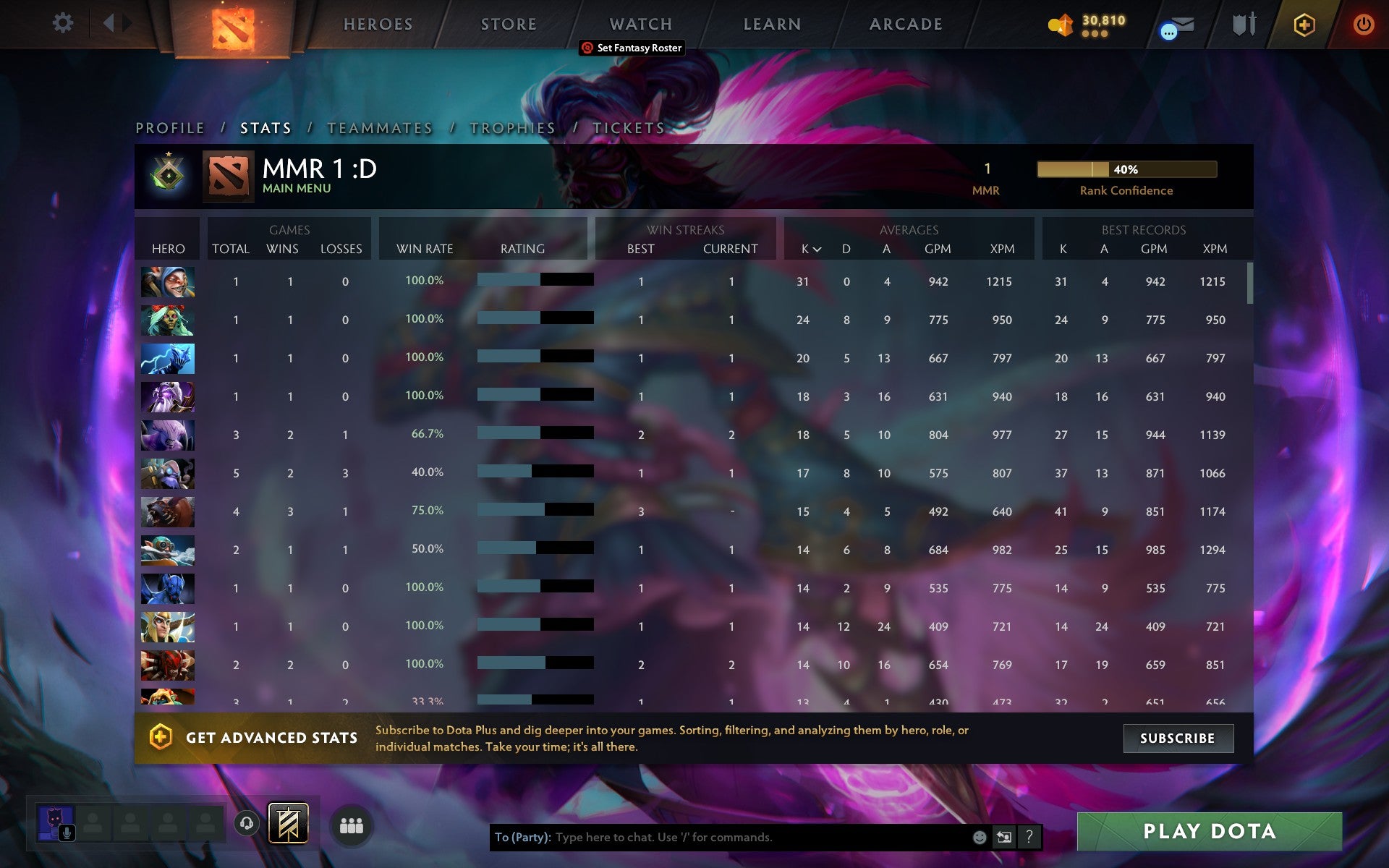The image size is (1389, 868).
Task: Open Dota Plus via the gold hexagon icon
Action: [1303, 23]
